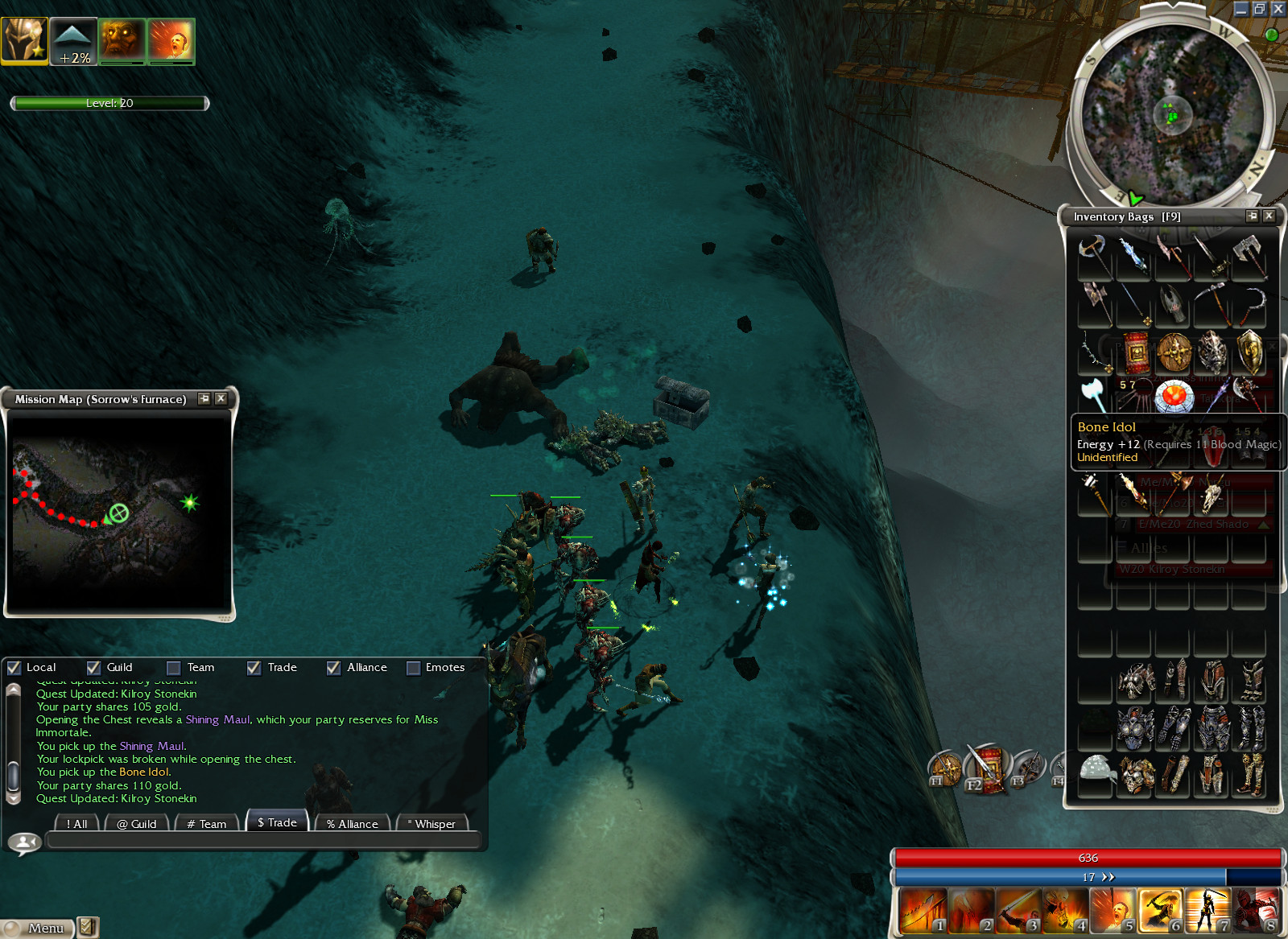Viewport: 1288px width, 939px height.
Task: Switch to the All chat channel tab
Action: [x=76, y=823]
